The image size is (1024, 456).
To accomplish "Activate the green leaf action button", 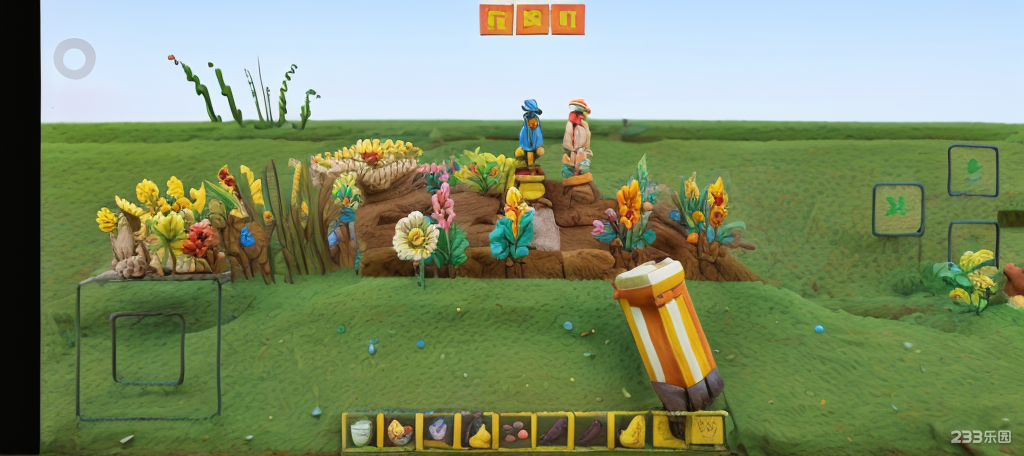I will 973,170.
